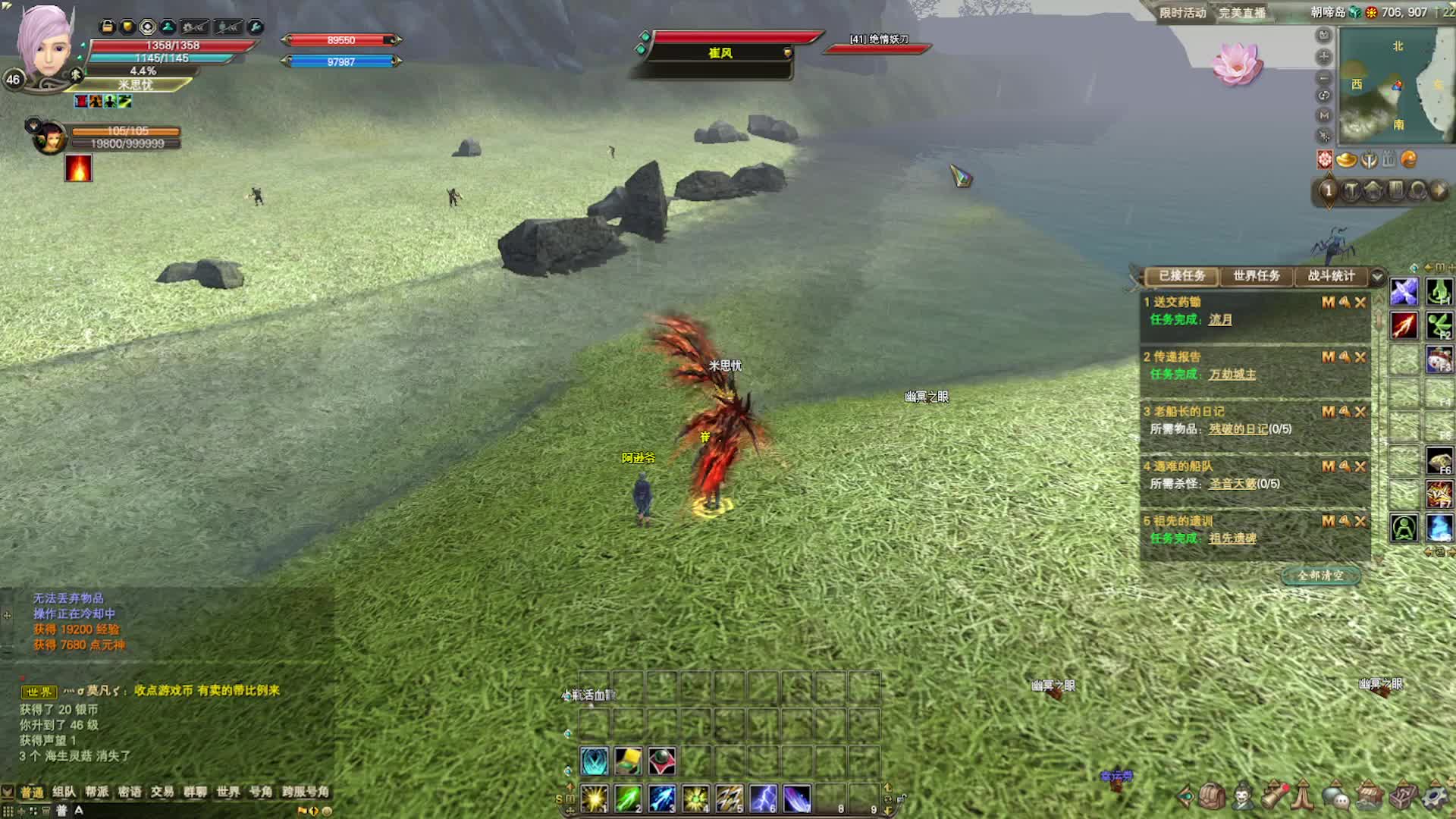The height and width of the screenshot is (819, 1456).
Task: Switch to the 世界任务 tab
Action: coord(1256,276)
